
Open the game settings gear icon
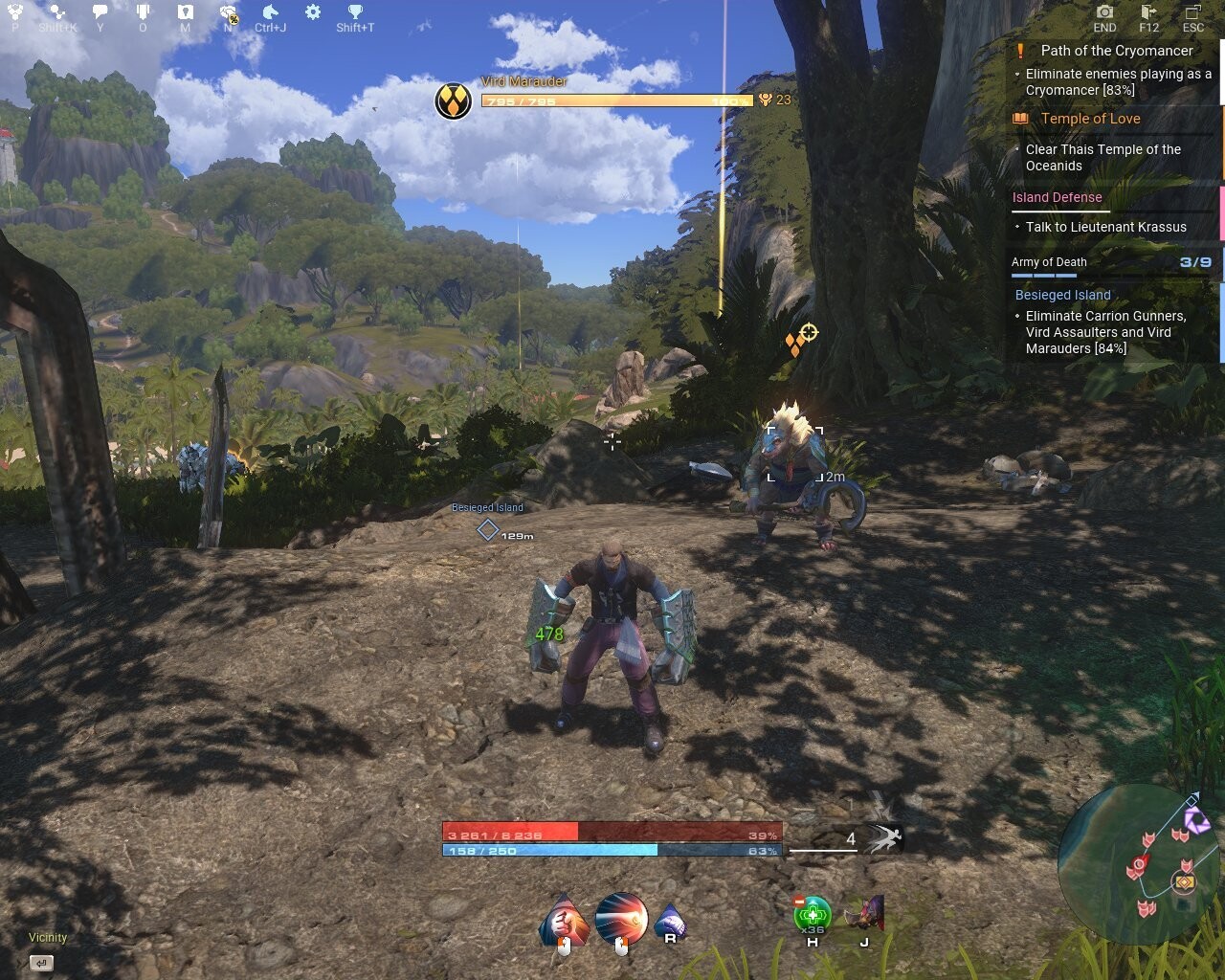pyautogui.click(x=311, y=13)
